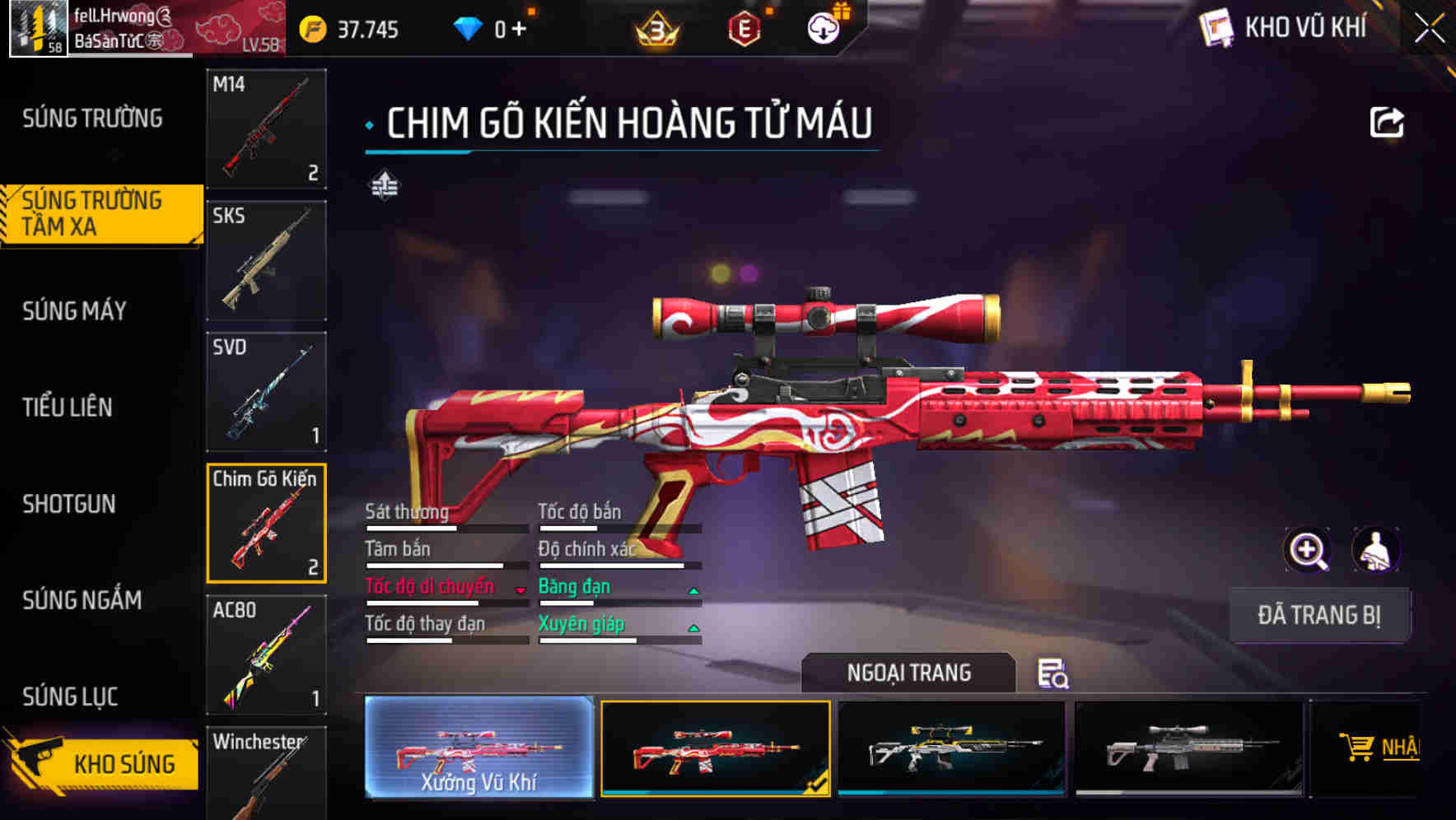Select the second red skin thumbnail below
The height and width of the screenshot is (820, 1456).
click(x=713, y=750)
